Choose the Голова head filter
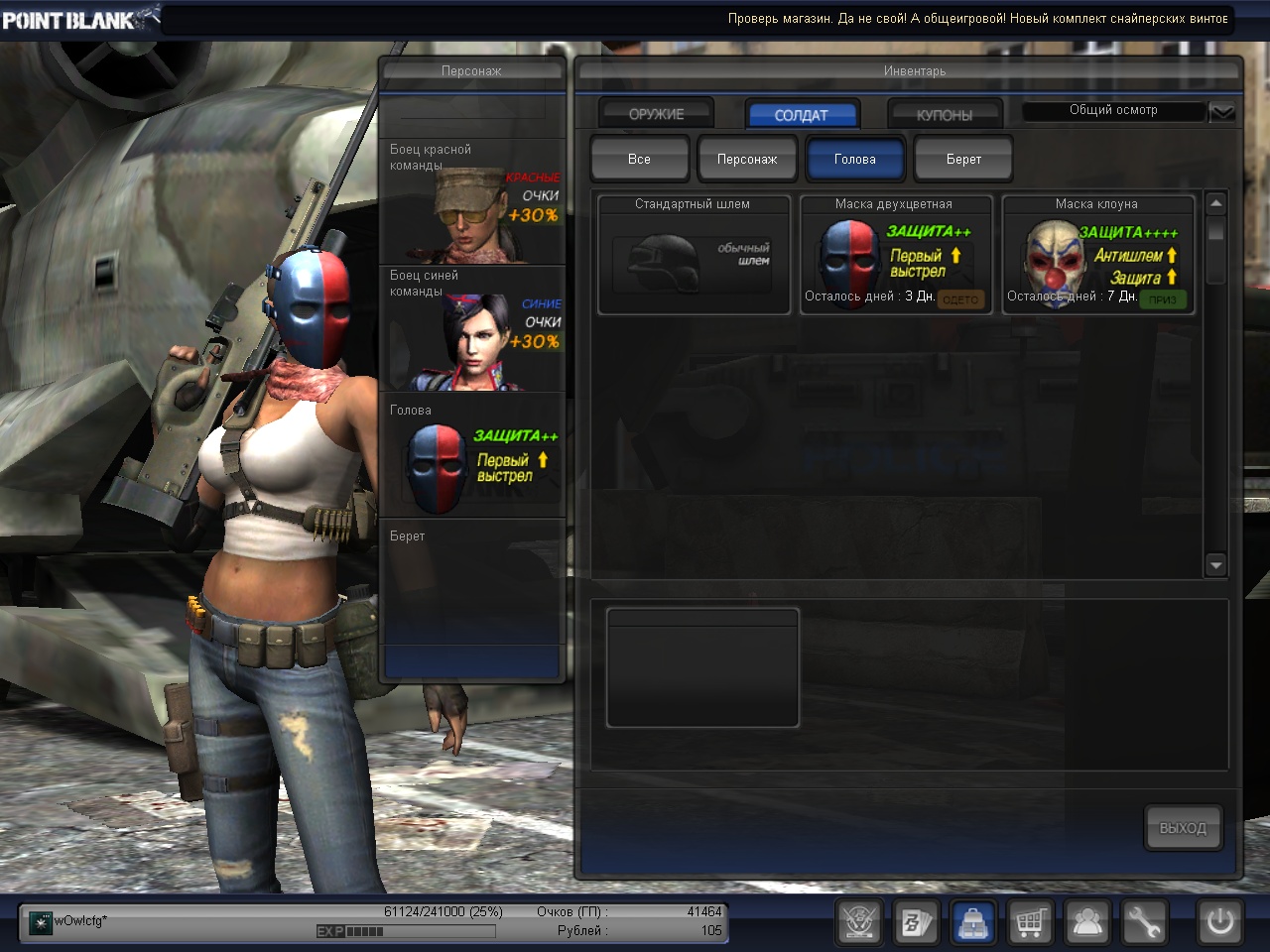Image resolution: width=1270 pixels, height=952 pixels. click(854, 159)
